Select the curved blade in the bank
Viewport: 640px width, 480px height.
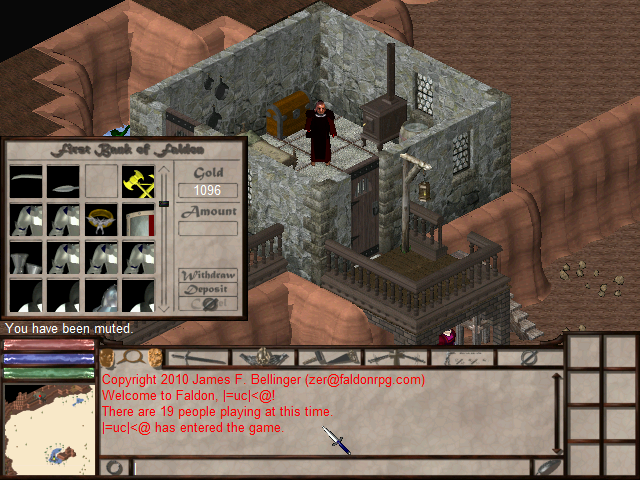coord(26,182)
